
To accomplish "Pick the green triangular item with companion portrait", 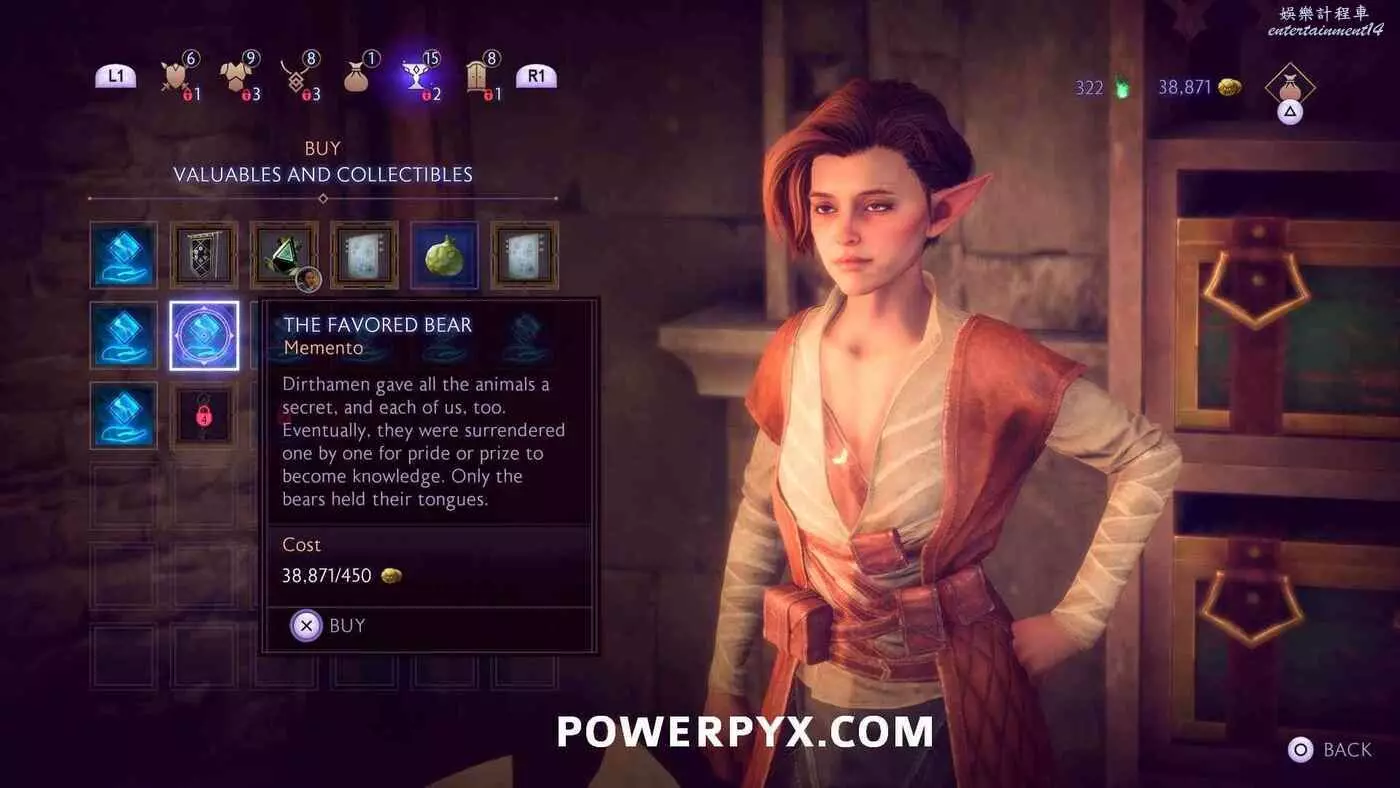I will point(284,255).
